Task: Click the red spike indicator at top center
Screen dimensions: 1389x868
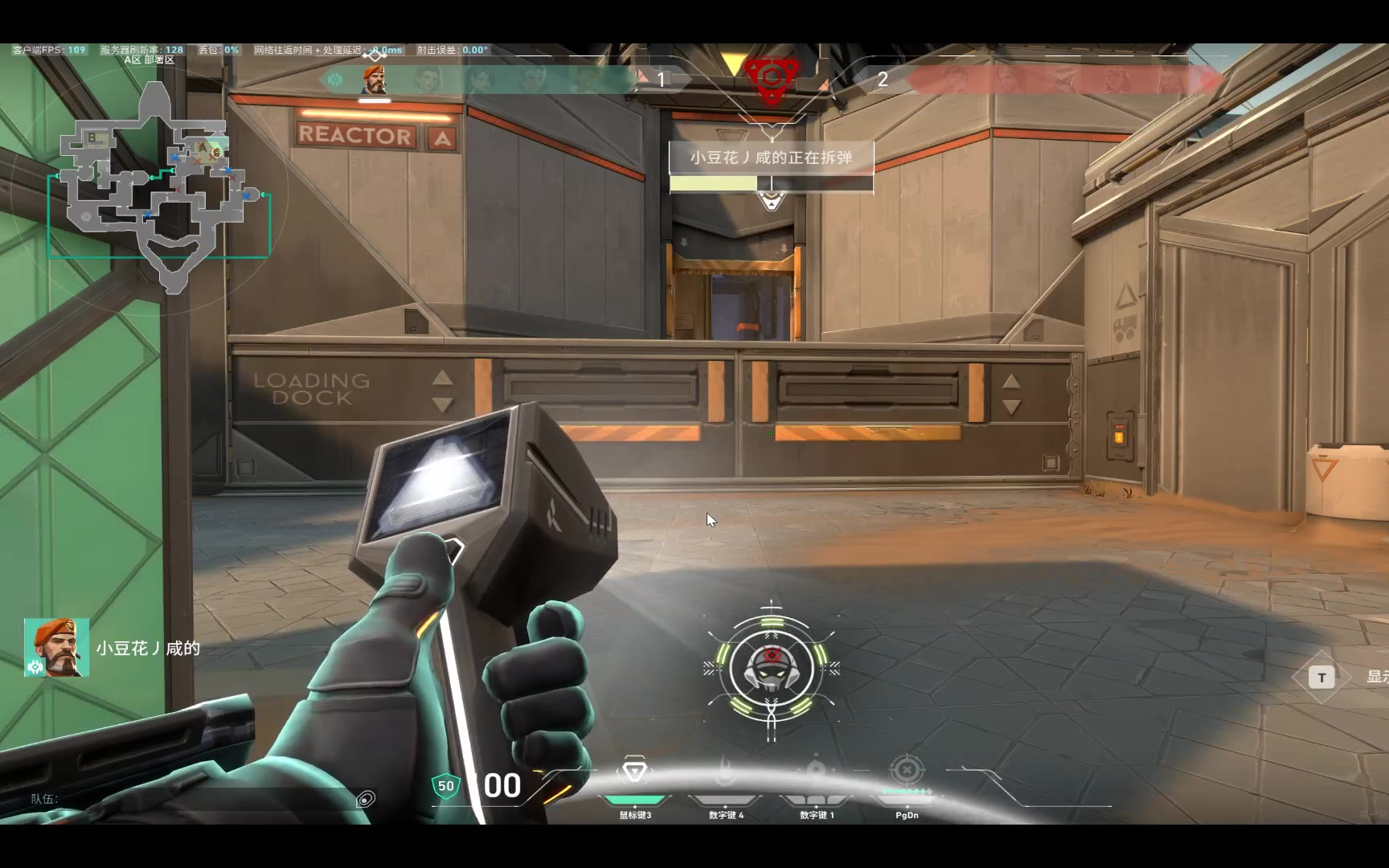Action: tap(772, 79)
